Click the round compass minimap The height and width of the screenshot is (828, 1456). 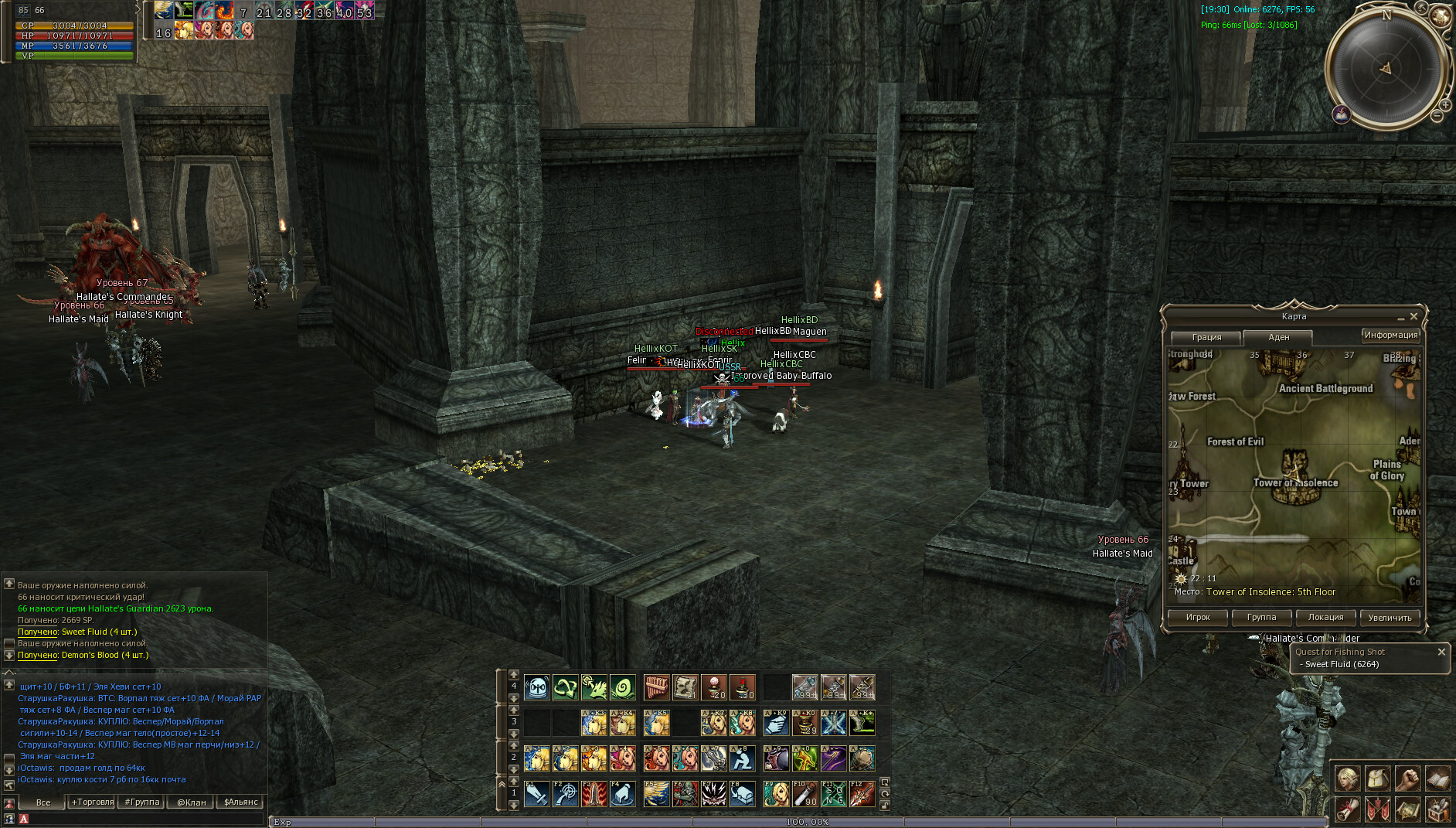point(1385,68)
